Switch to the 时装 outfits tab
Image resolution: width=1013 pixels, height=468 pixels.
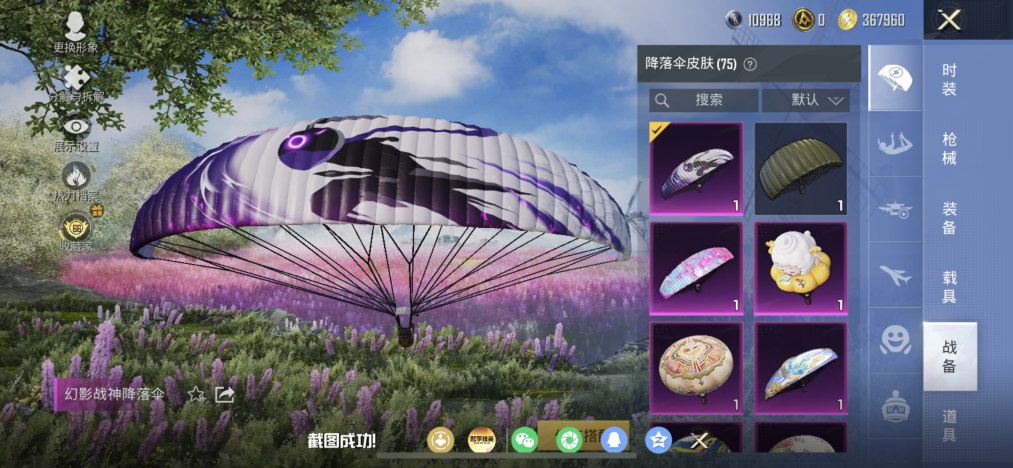click(x=949, y=80)
